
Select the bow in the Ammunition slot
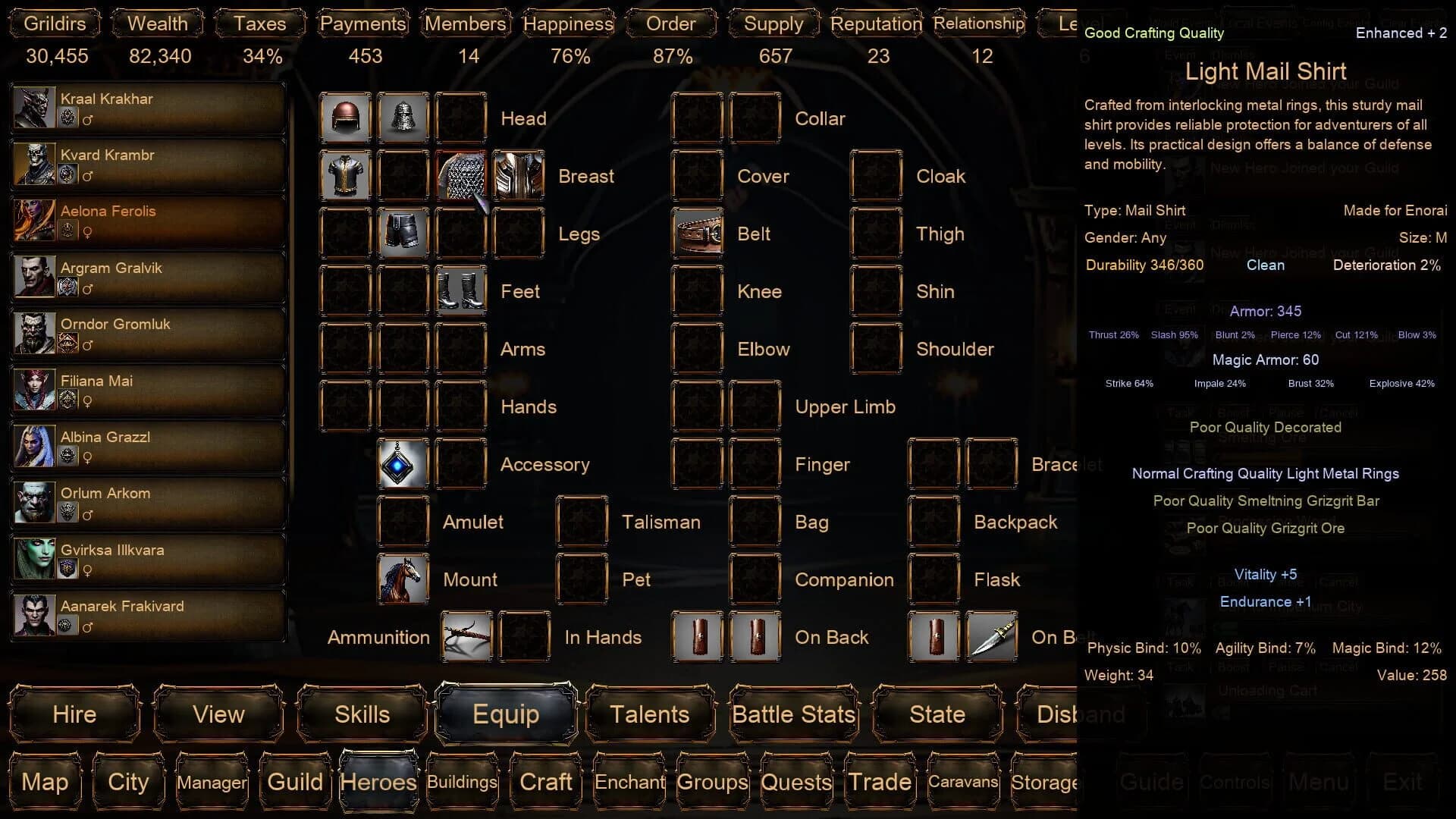[x=467, y=637]
